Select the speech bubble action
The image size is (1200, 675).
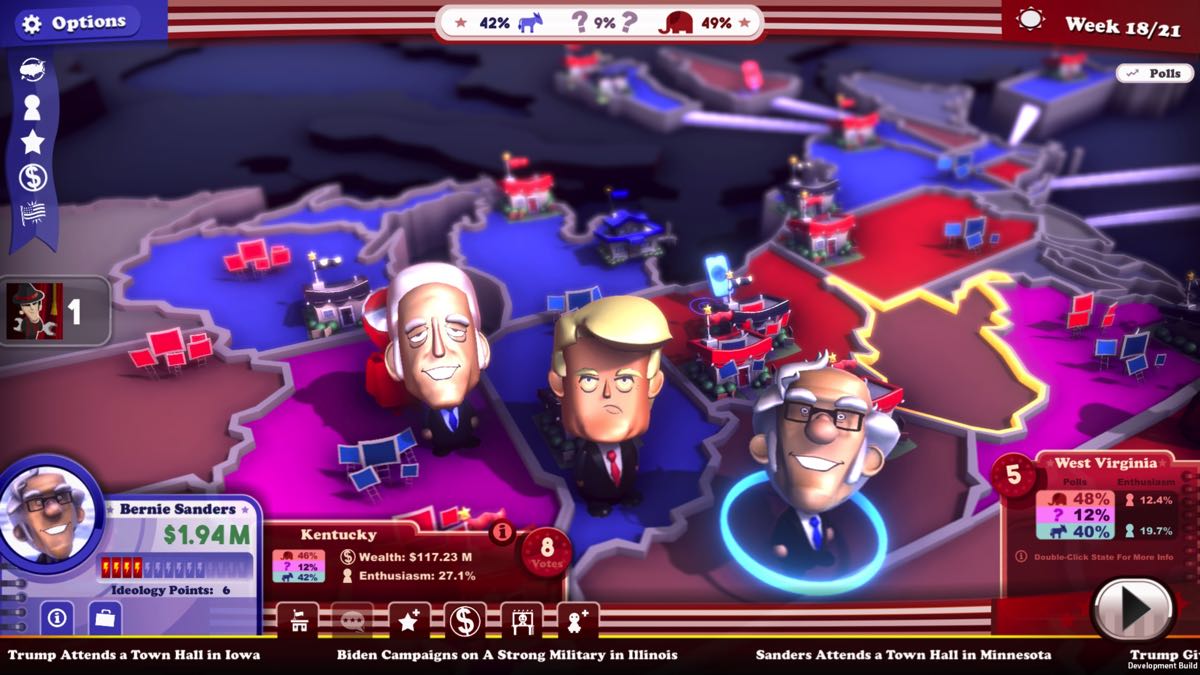352,621
